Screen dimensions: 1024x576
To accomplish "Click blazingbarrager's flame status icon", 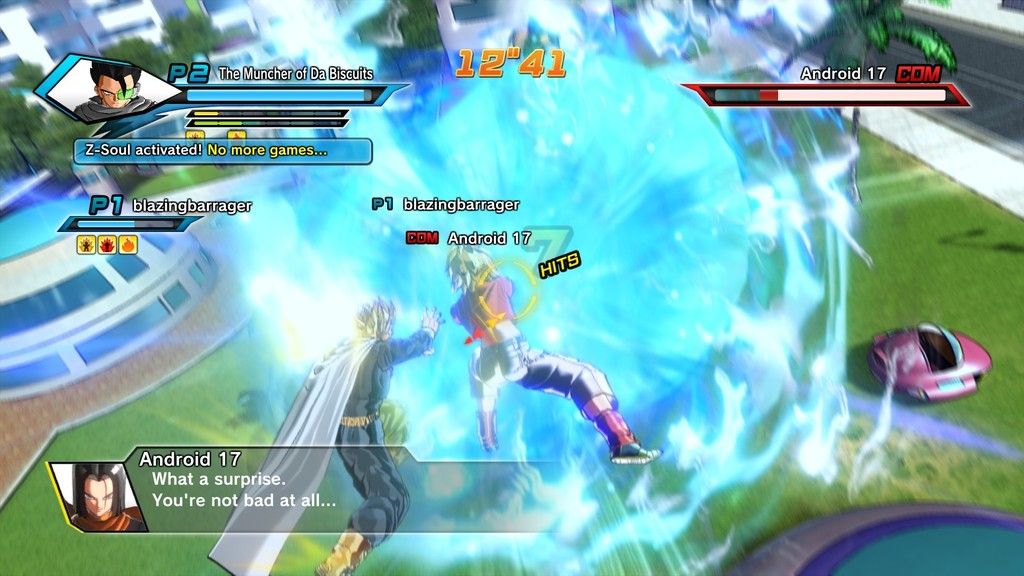I will pyautogui.click(x=128, y=245).
